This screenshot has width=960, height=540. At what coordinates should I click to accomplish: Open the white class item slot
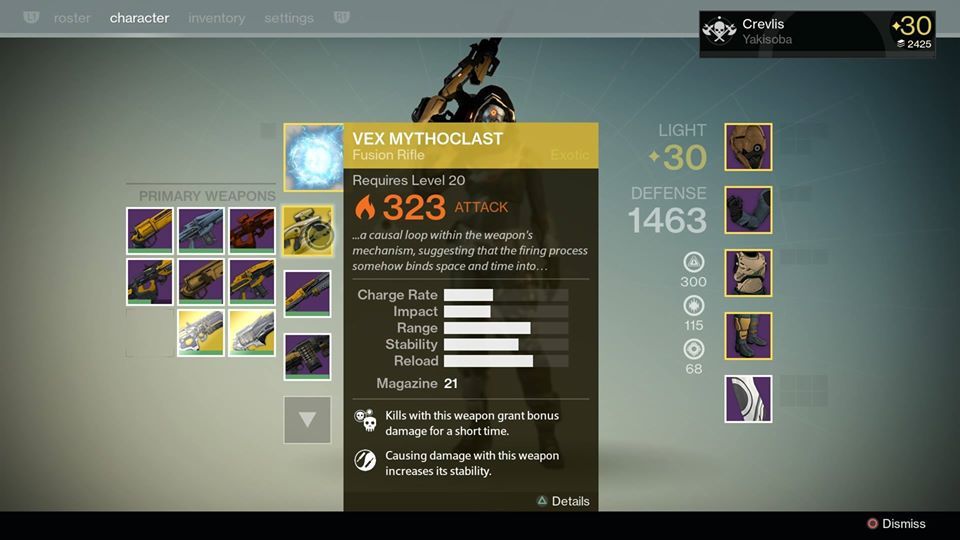(x=748, y=399)
